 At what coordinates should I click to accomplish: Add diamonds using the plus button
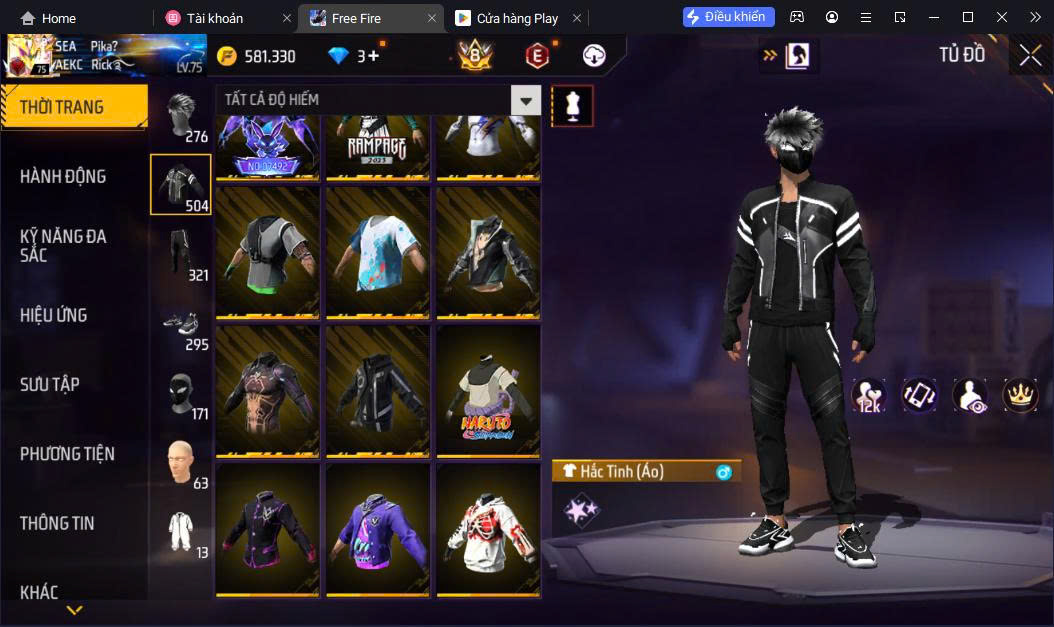(x=373, y=56)
